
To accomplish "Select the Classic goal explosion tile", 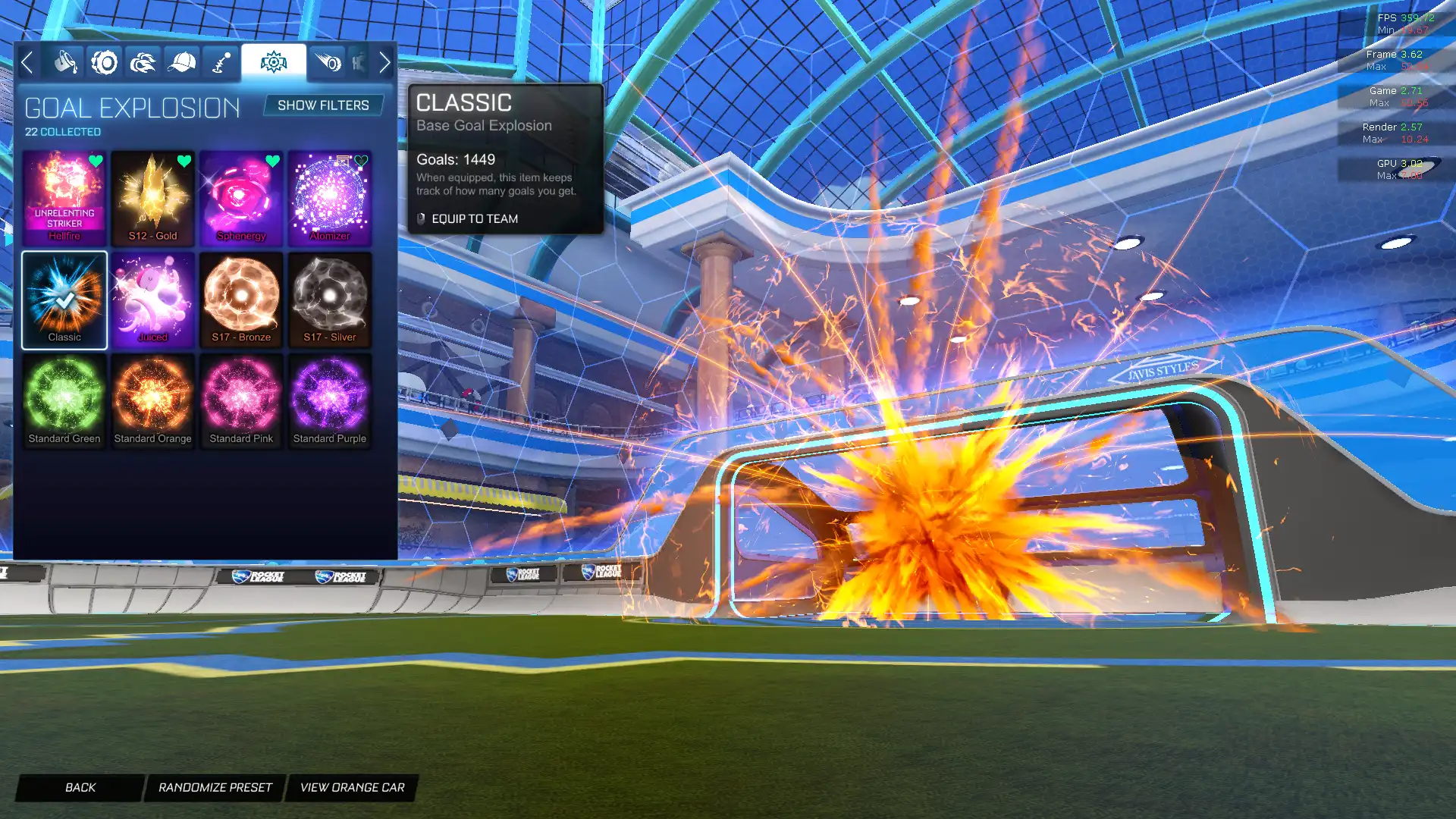I will click(64, 300).
